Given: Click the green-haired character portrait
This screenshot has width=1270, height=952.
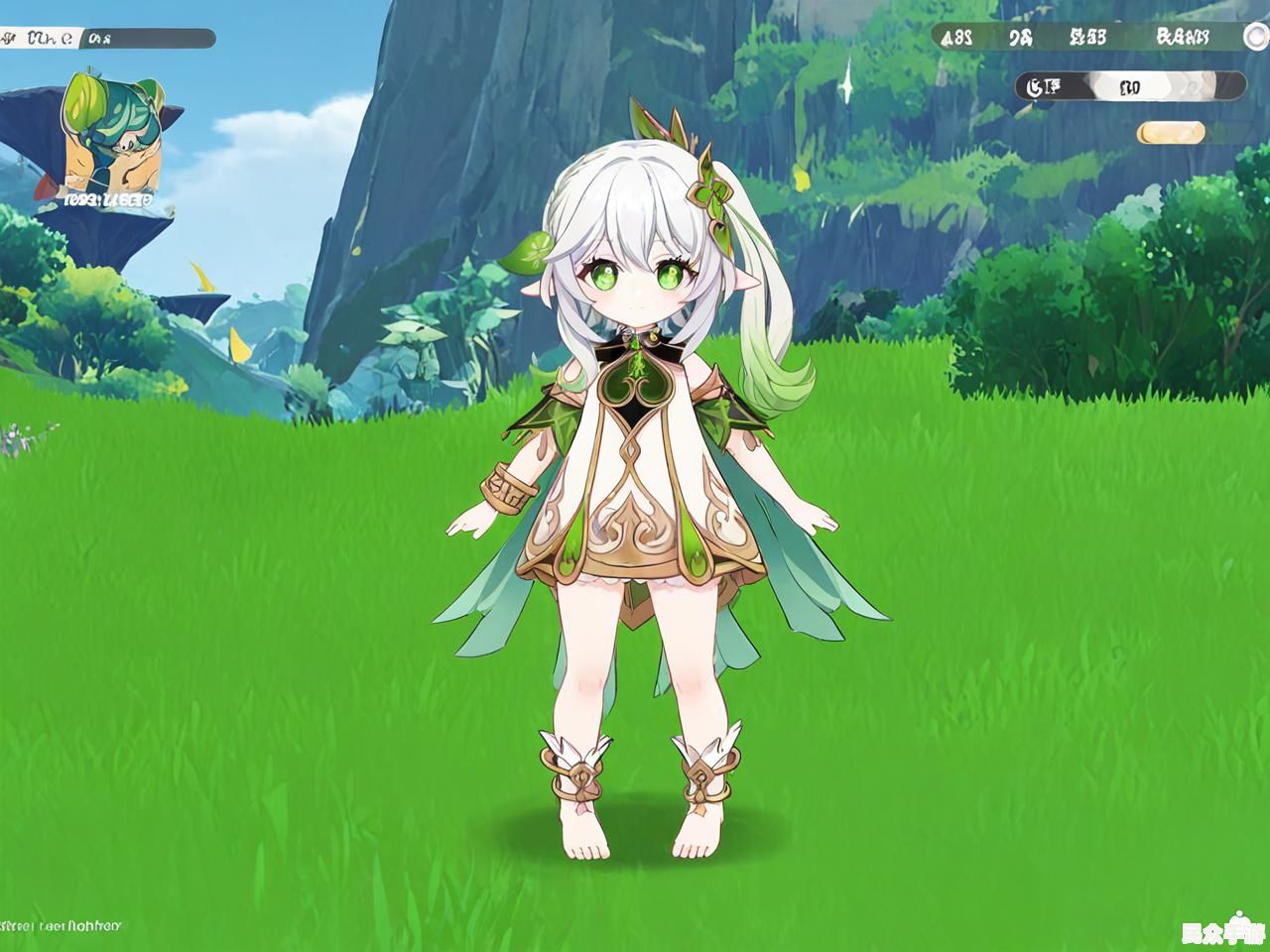Looking at the screenshot, I should pyautogui.click(x=107, y=134).
